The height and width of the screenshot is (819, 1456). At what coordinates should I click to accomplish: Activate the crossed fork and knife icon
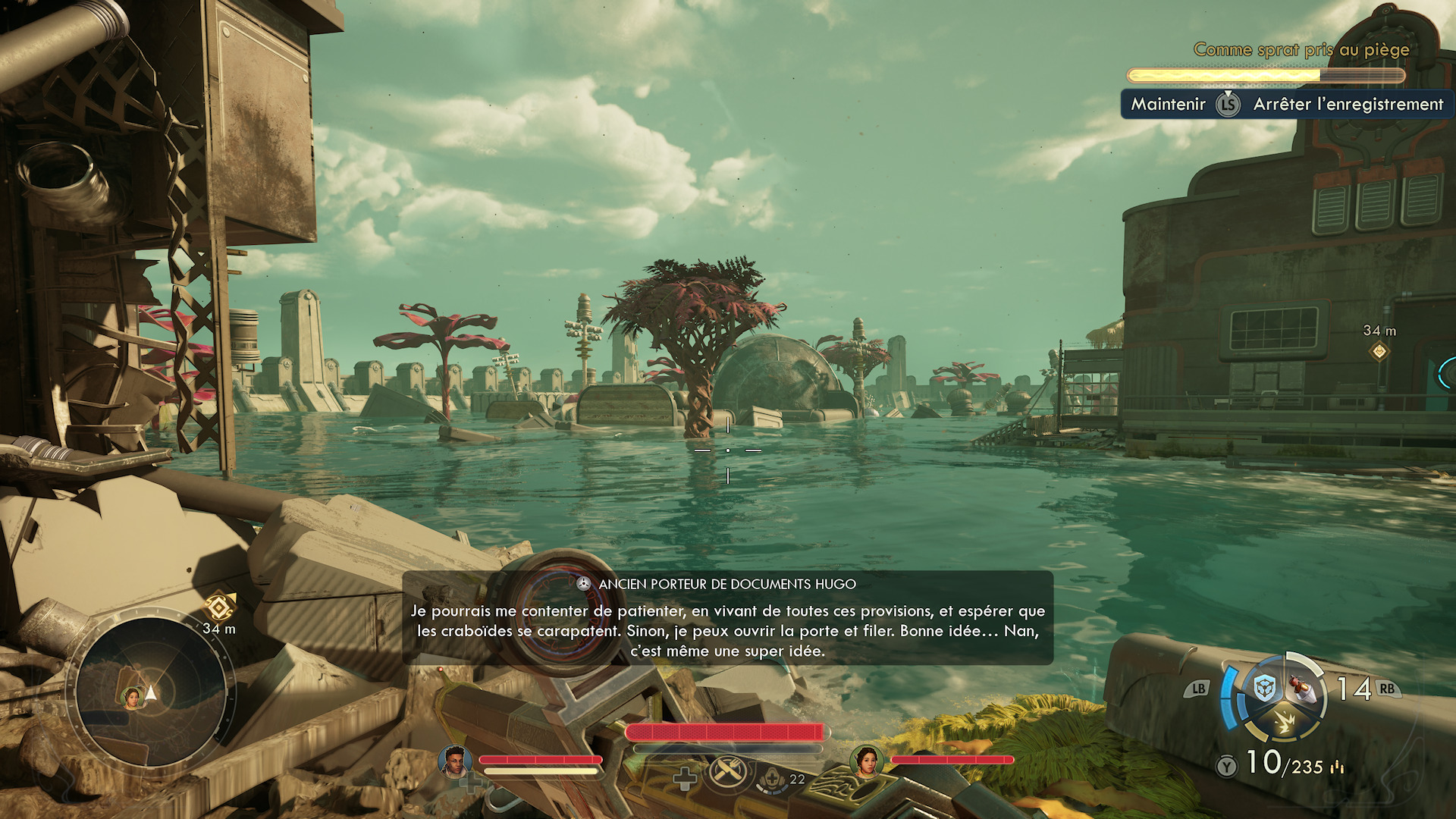coord(728,772)
